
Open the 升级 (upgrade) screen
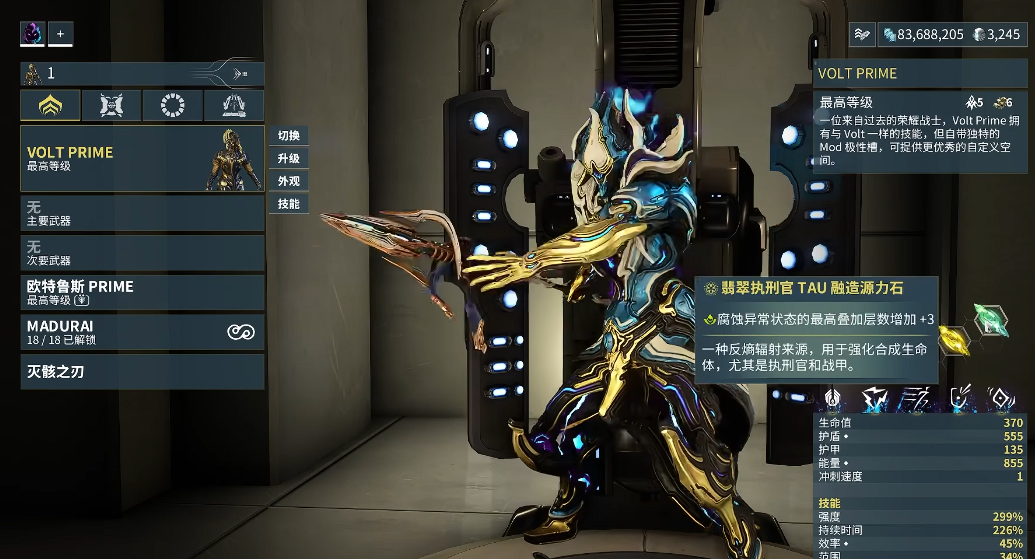click(288, 159)
